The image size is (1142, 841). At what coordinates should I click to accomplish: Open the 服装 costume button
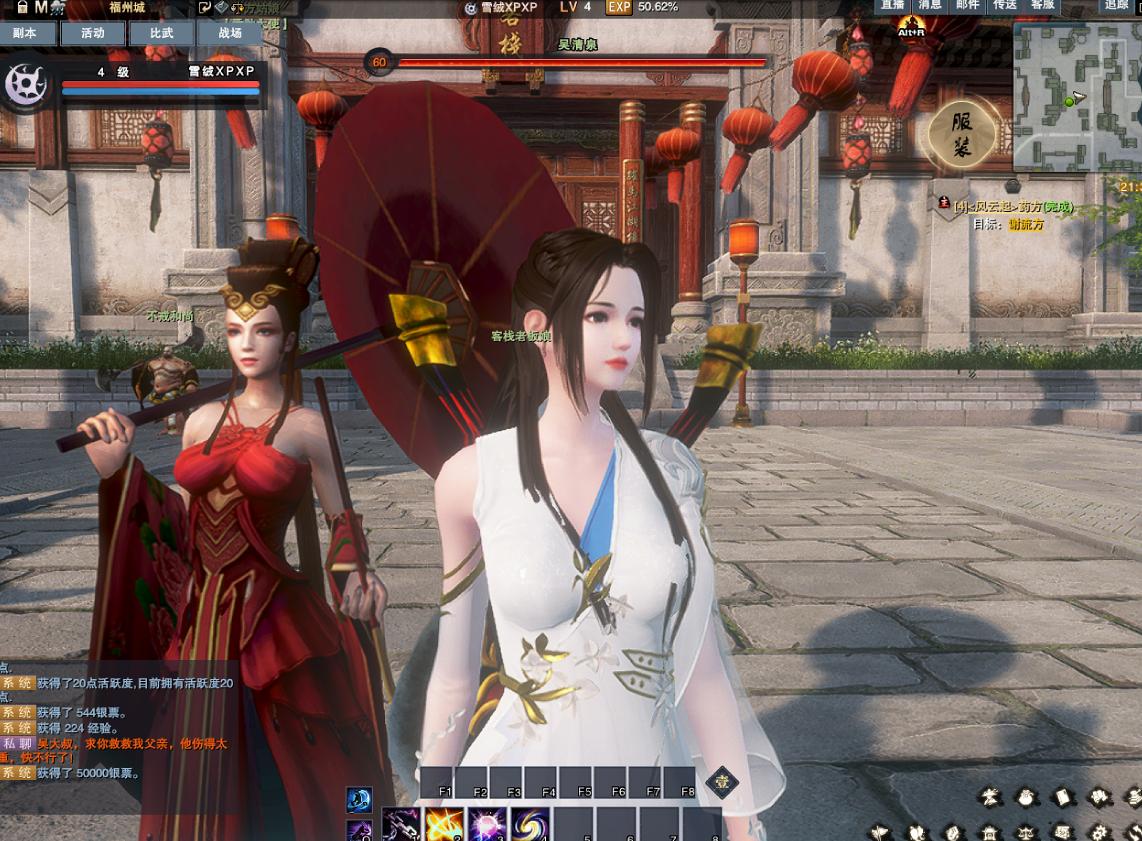tap(961, 133)
